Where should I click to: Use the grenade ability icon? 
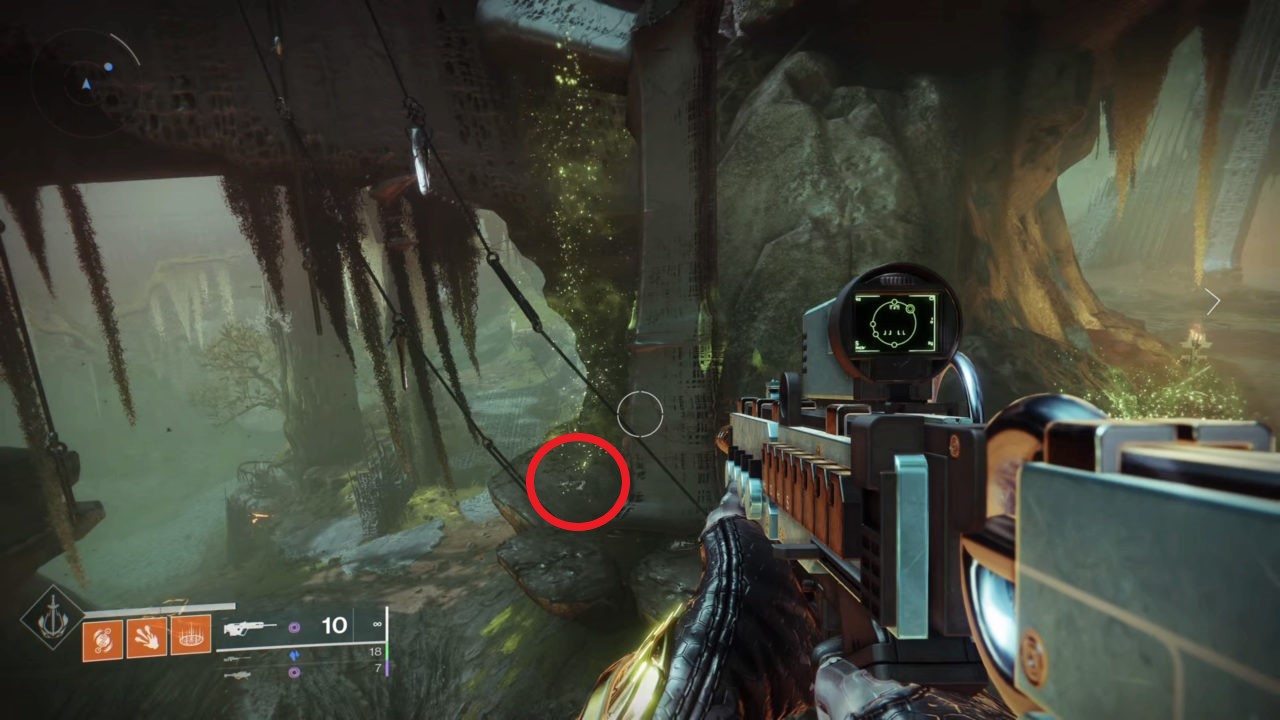click(103, 639)
